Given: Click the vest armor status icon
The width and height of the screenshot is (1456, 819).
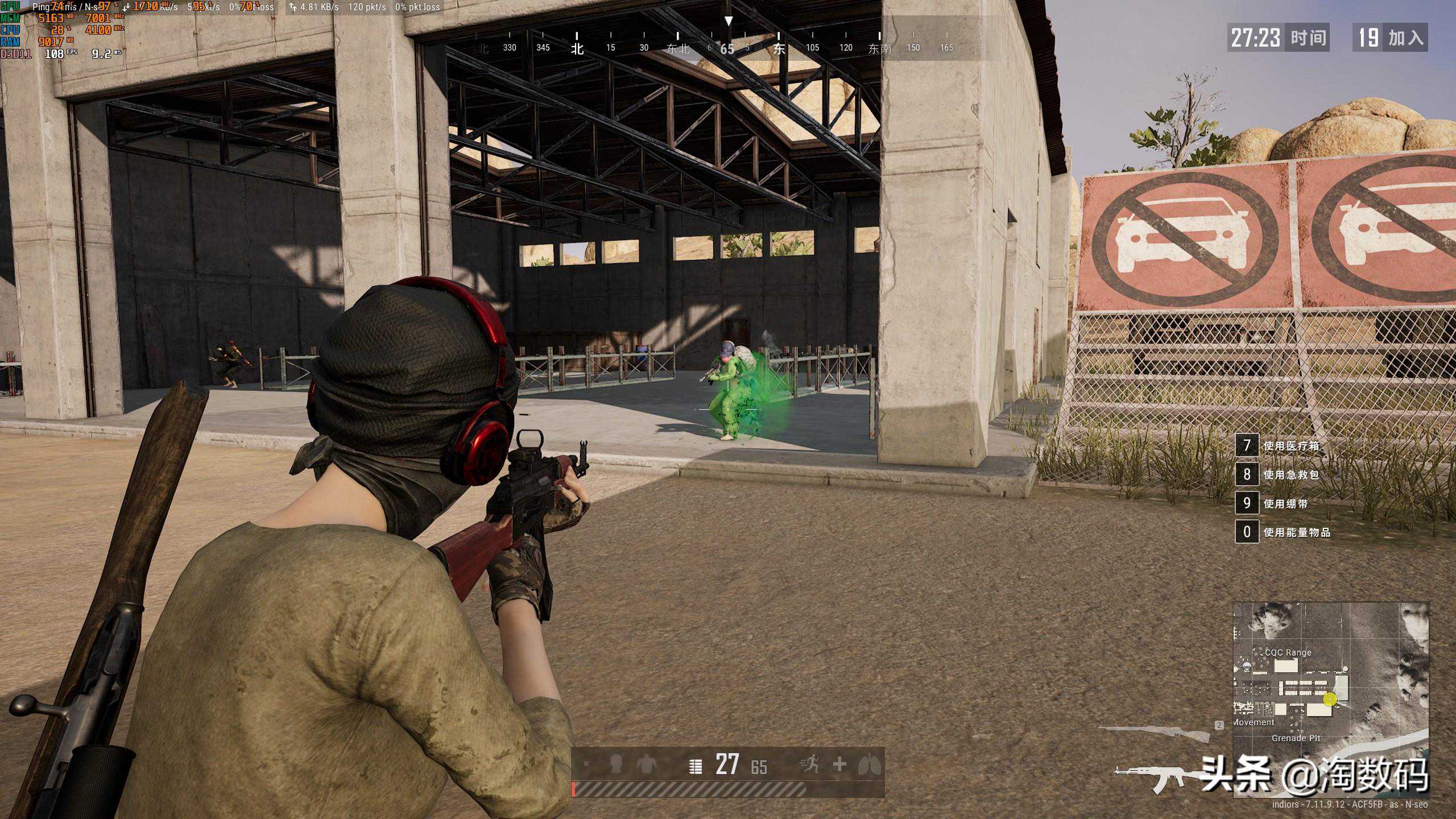Looking at the screenshot, I should coord(646,765).
